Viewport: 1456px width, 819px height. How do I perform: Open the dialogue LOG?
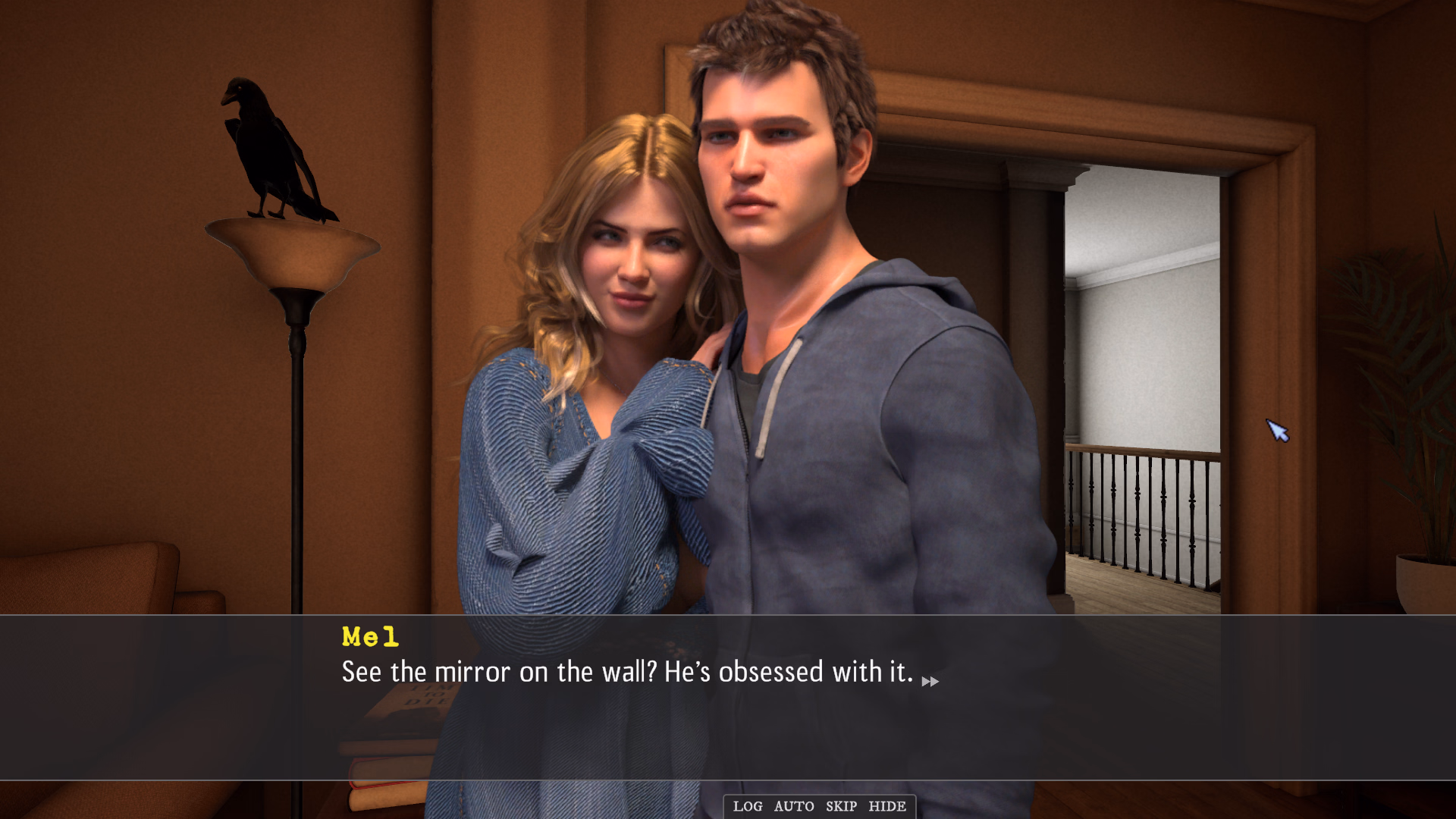(747, 807)
